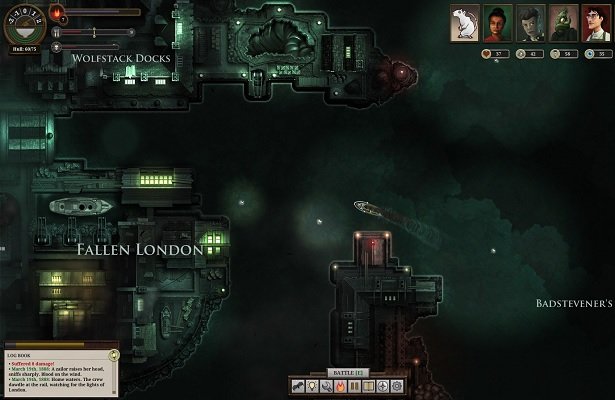Open settings with the gear icon
This screenshot has height=400, width=615.
(396, 386)
